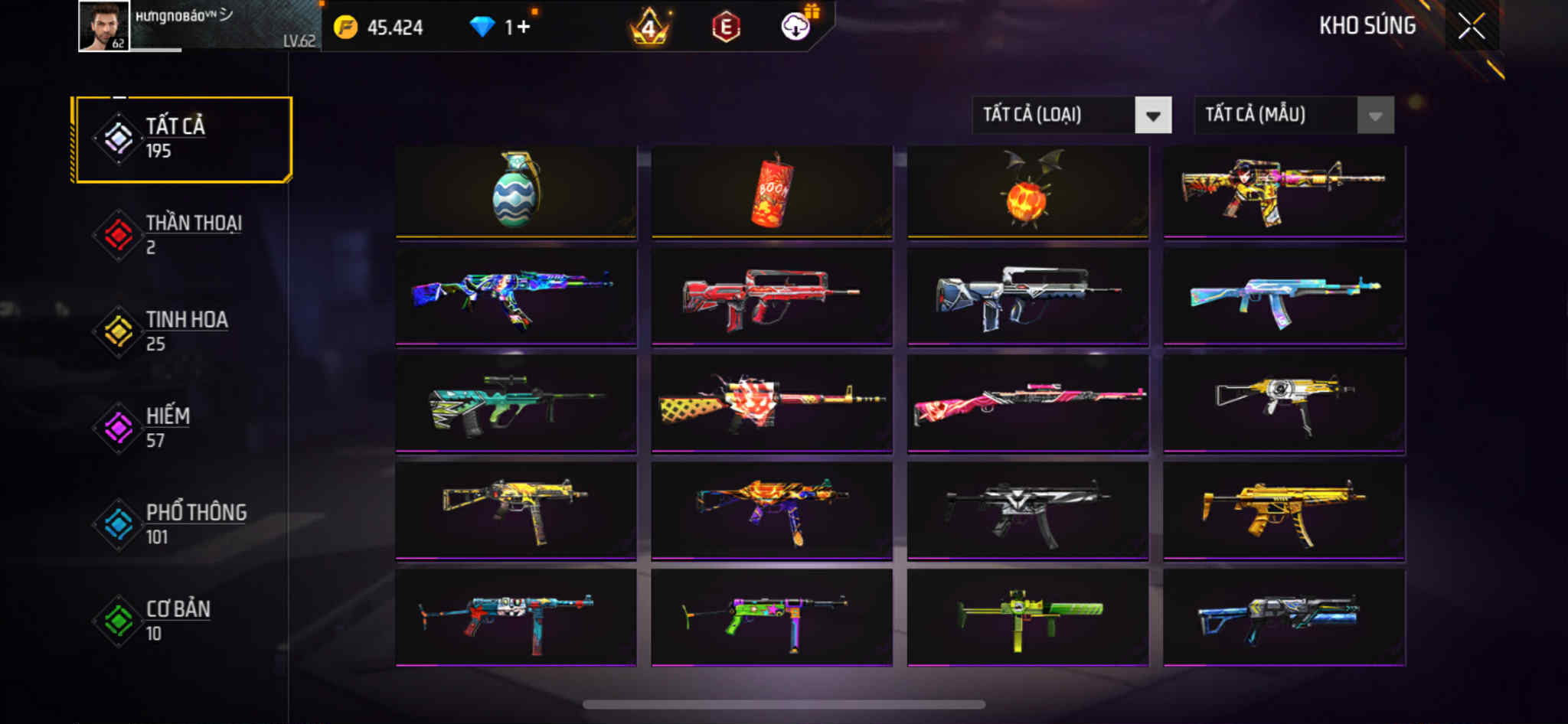
Task: Show the Hiếm rarity weapons
Action: click(x=182, y=428)
